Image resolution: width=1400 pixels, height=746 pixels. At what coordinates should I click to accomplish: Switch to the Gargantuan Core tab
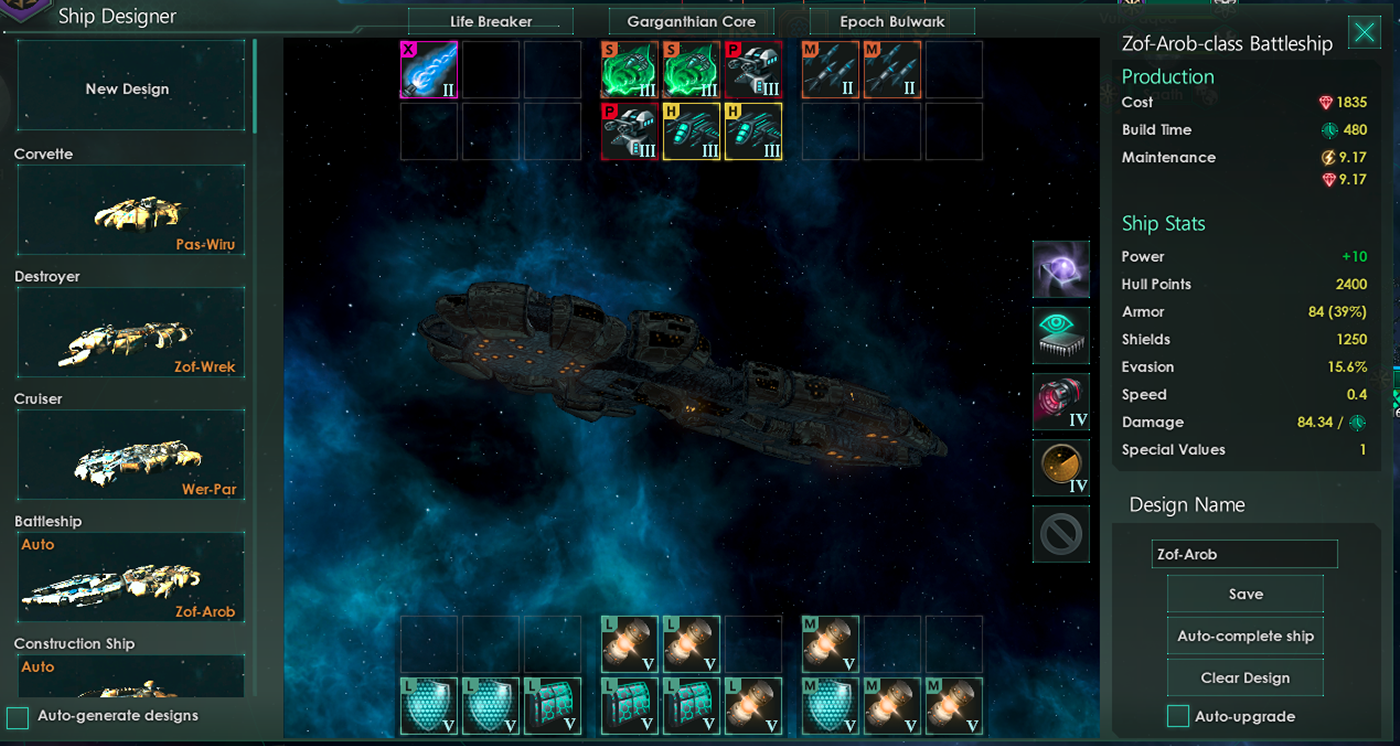click(691, 20)
